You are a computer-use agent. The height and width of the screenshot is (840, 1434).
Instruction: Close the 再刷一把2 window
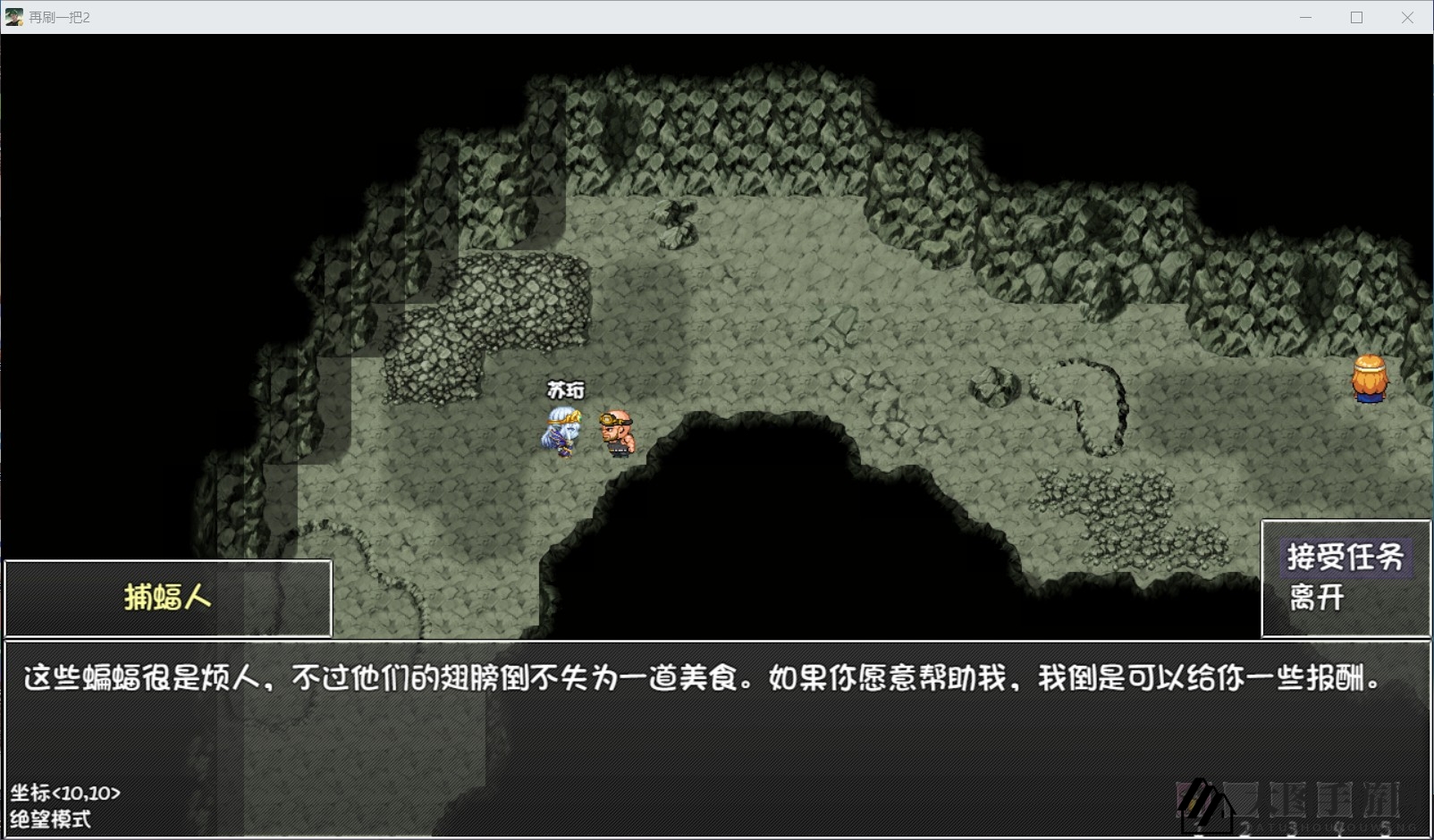(1407, 17)
